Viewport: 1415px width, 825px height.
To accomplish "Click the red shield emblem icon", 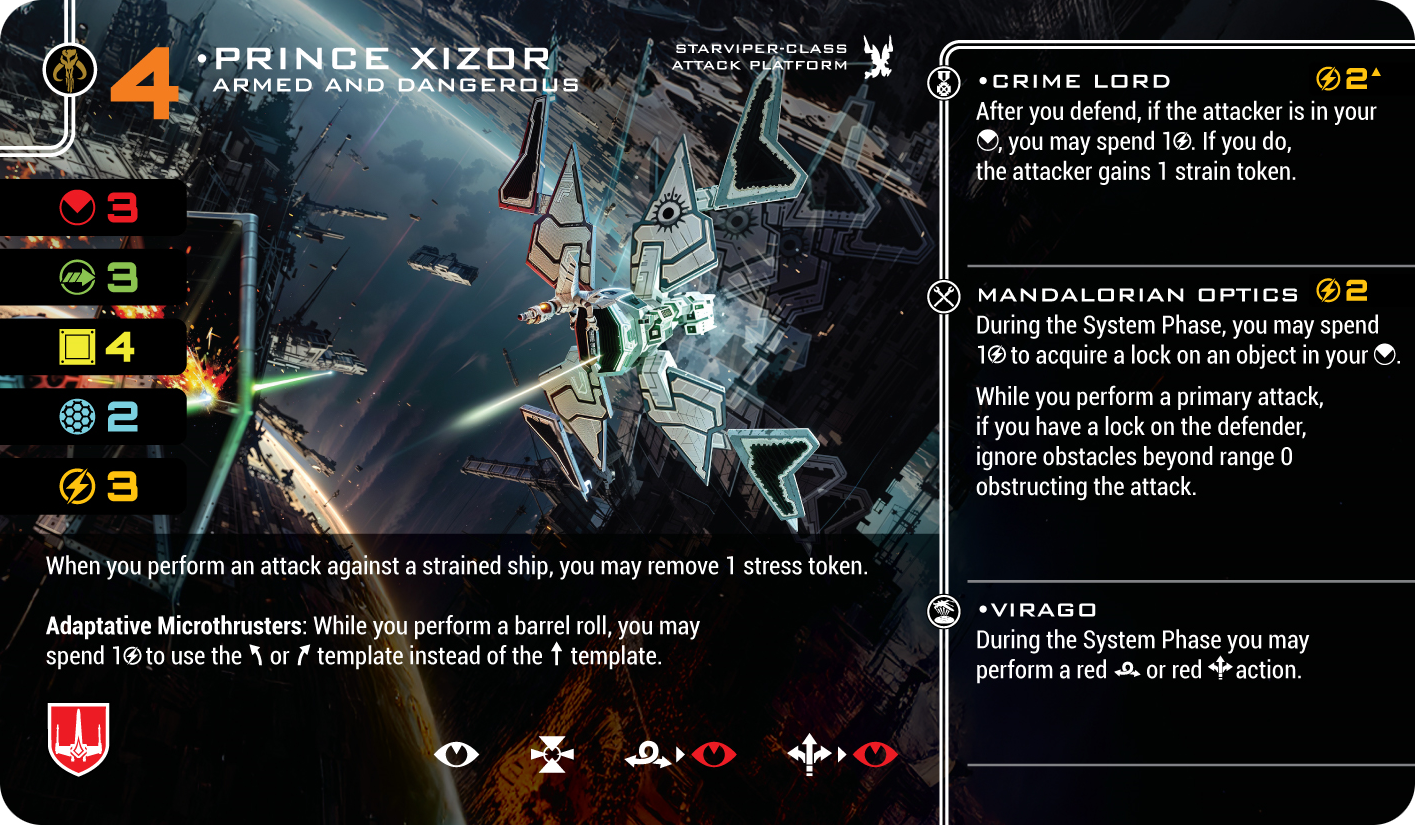I will [78, 738].
